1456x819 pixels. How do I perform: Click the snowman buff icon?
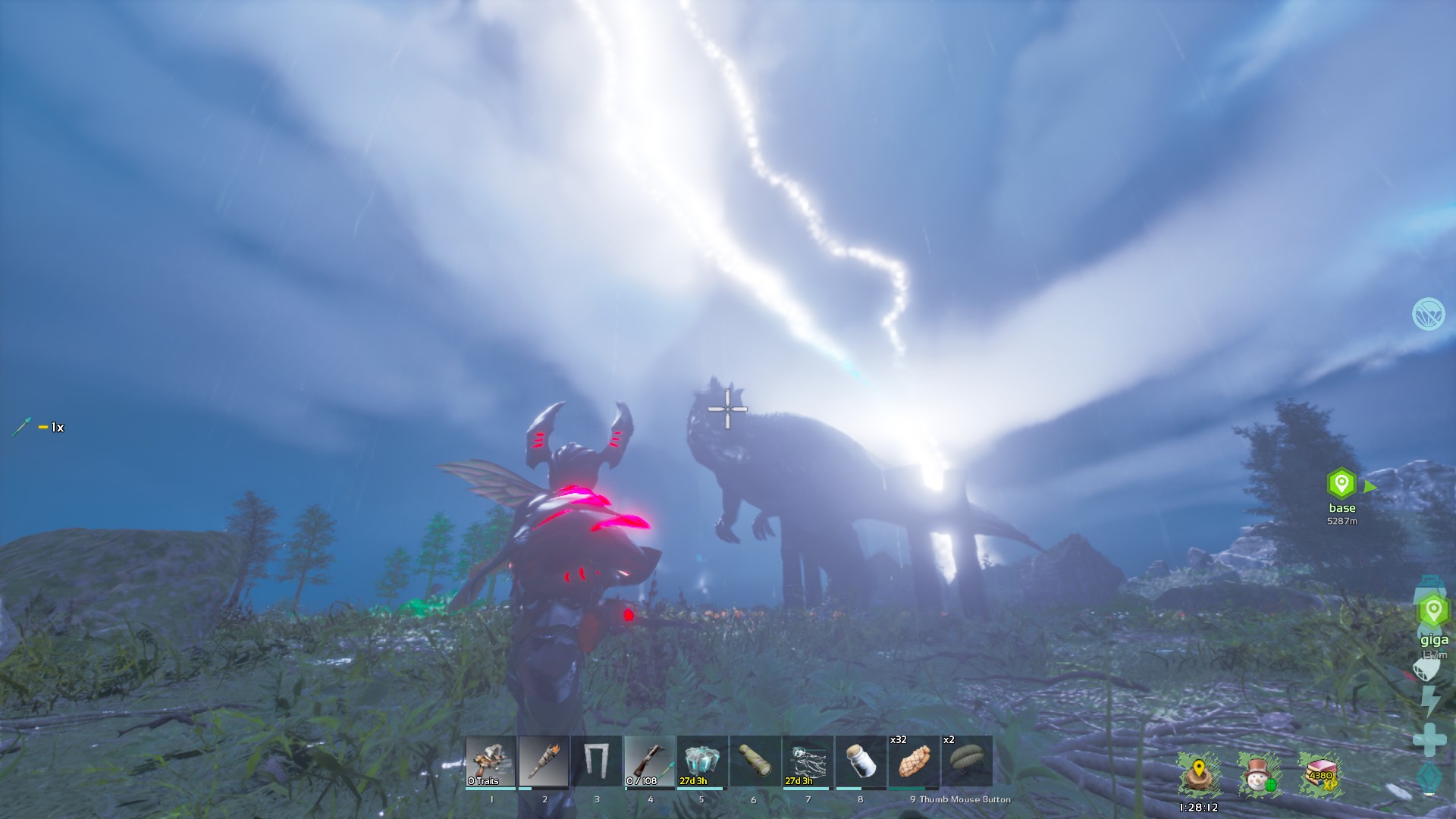(1259, 775)
